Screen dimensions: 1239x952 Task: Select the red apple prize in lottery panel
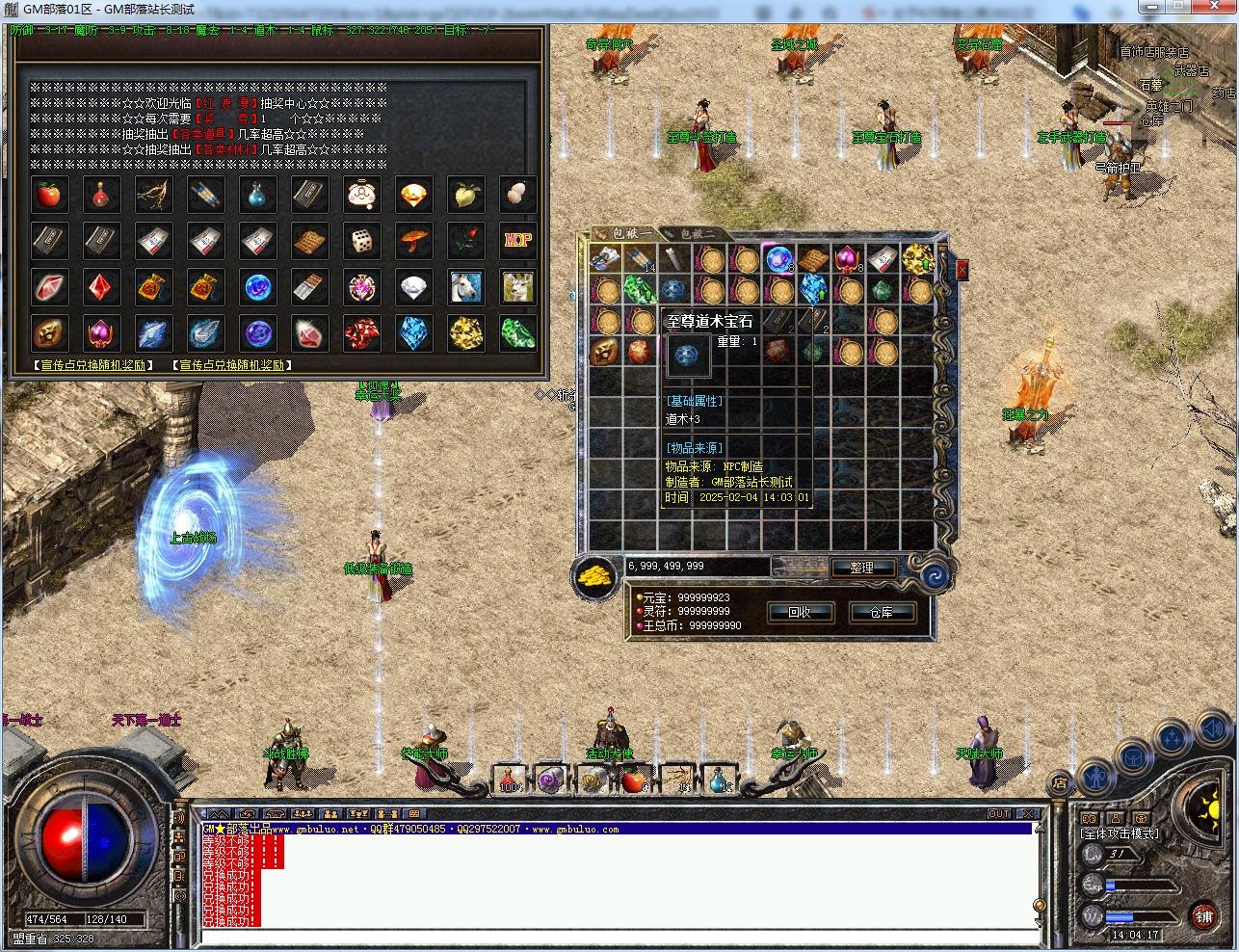pyautogui.click(x=48, y=195)
